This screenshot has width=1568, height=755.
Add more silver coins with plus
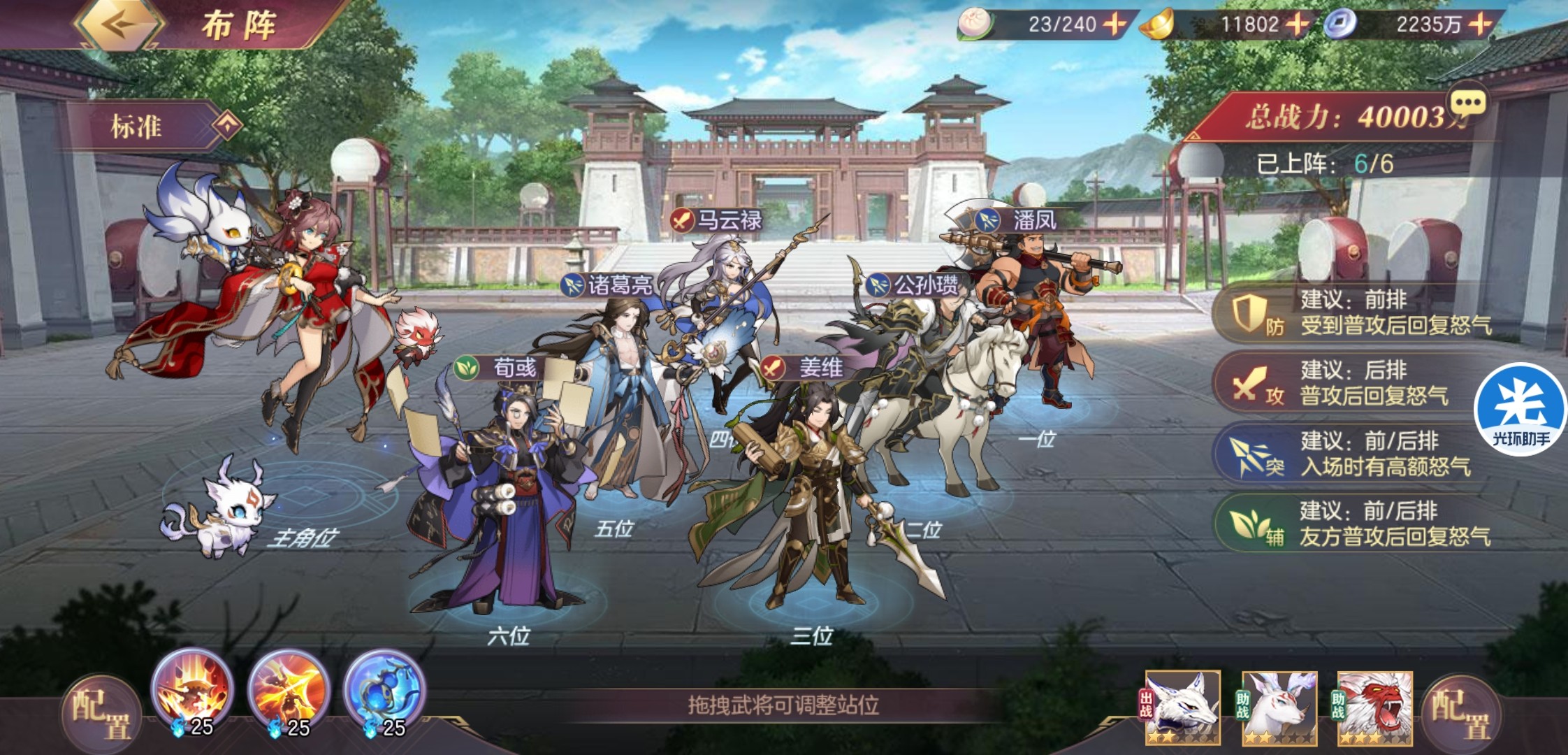point(1479,24)
